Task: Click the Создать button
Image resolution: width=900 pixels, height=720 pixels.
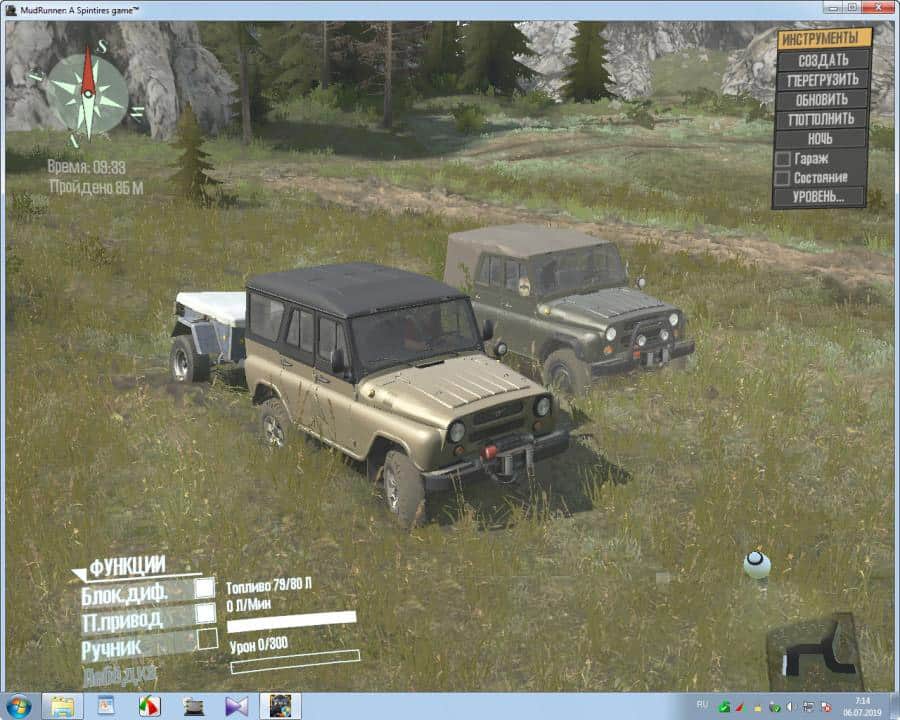Action: pos(823,60)
